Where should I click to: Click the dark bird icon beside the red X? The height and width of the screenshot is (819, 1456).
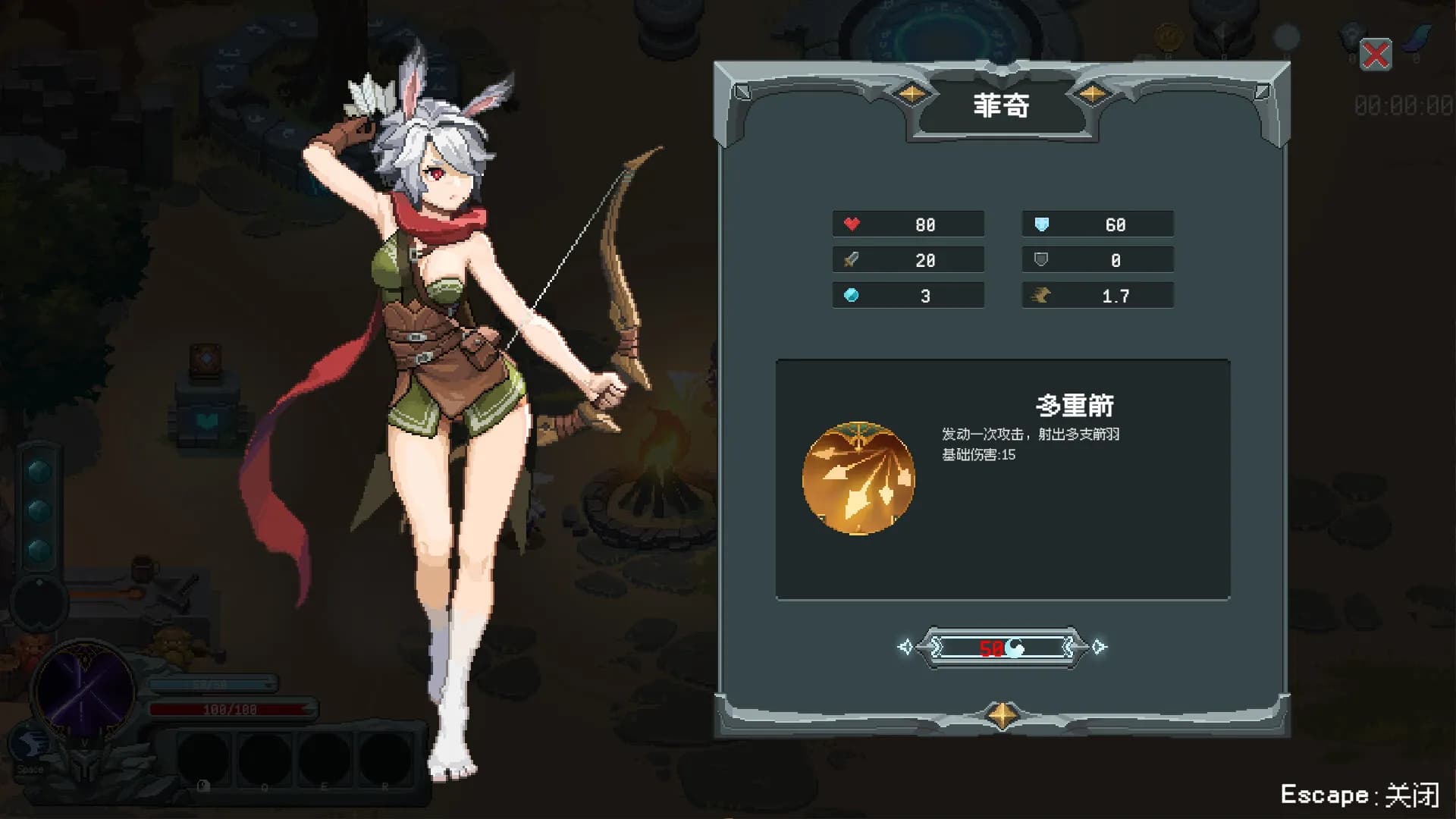click(1349, 33)
